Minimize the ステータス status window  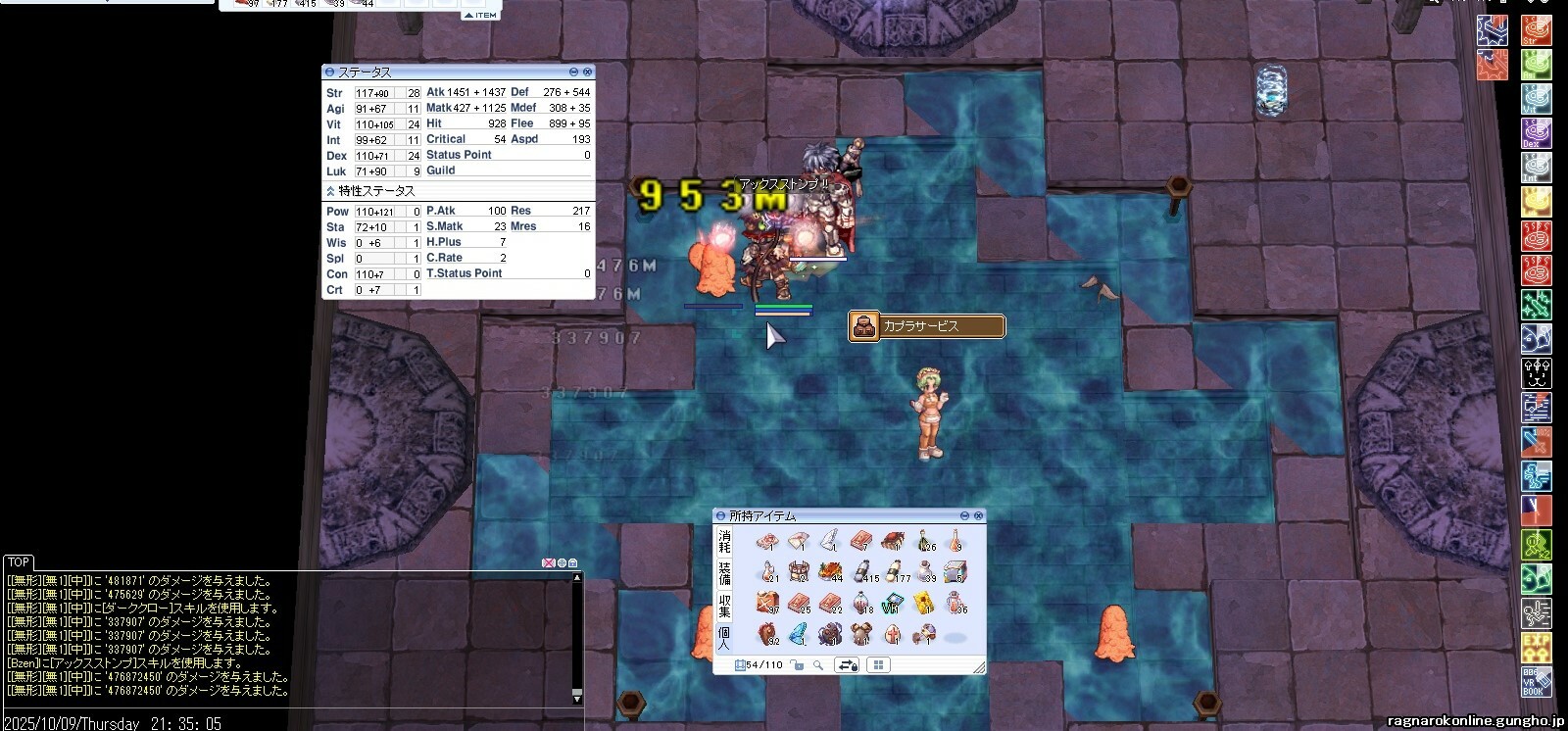(574, 73)
